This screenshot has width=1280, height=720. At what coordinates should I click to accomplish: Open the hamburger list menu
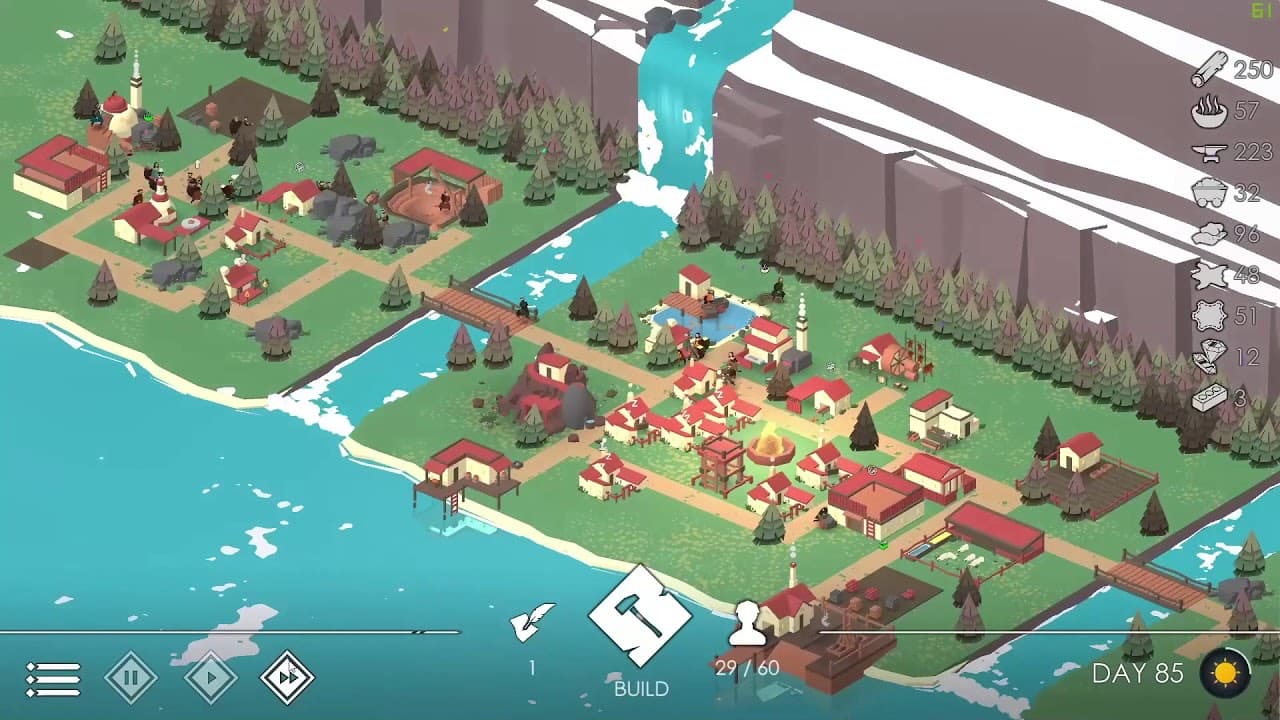tap(53, 679)
